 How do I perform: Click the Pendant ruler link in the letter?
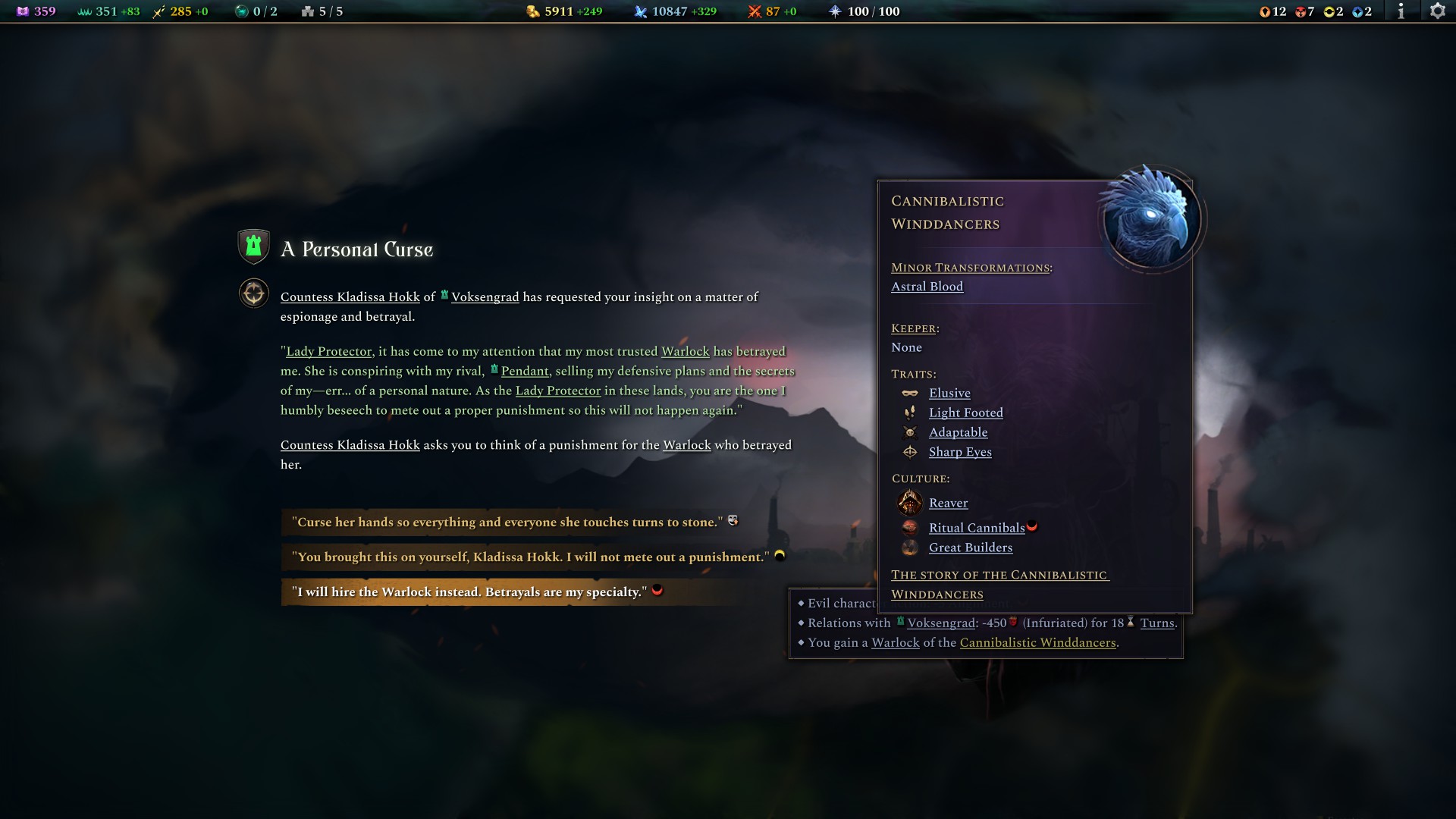click(x=526, y=371)
